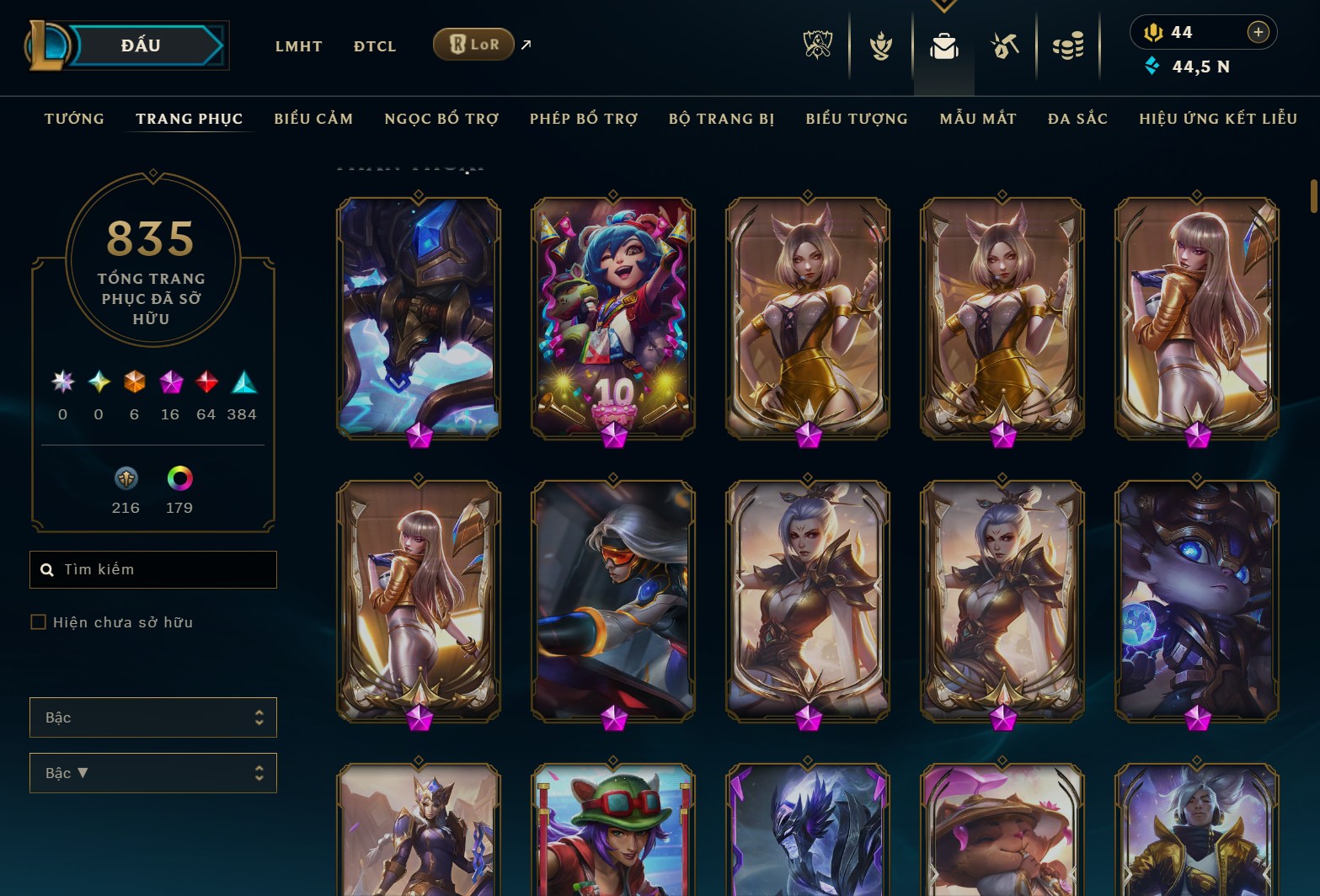The width and height of the screenshot is (1320, 896).
Task: Open the Esports hub trophy icon
Action: [817, 46]
